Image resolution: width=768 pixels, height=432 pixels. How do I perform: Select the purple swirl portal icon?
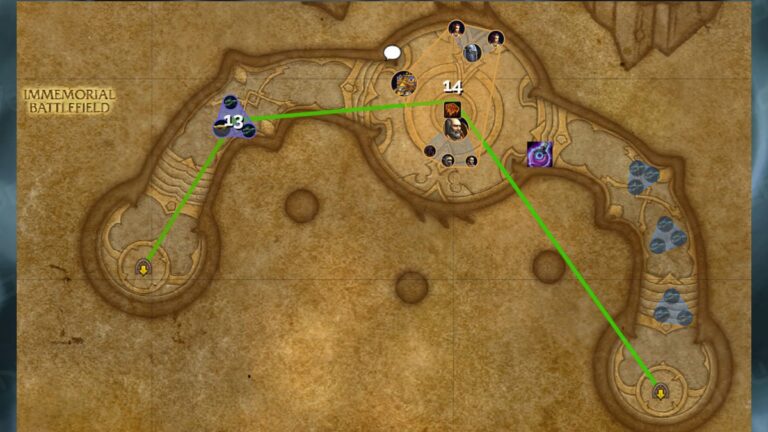539,153
